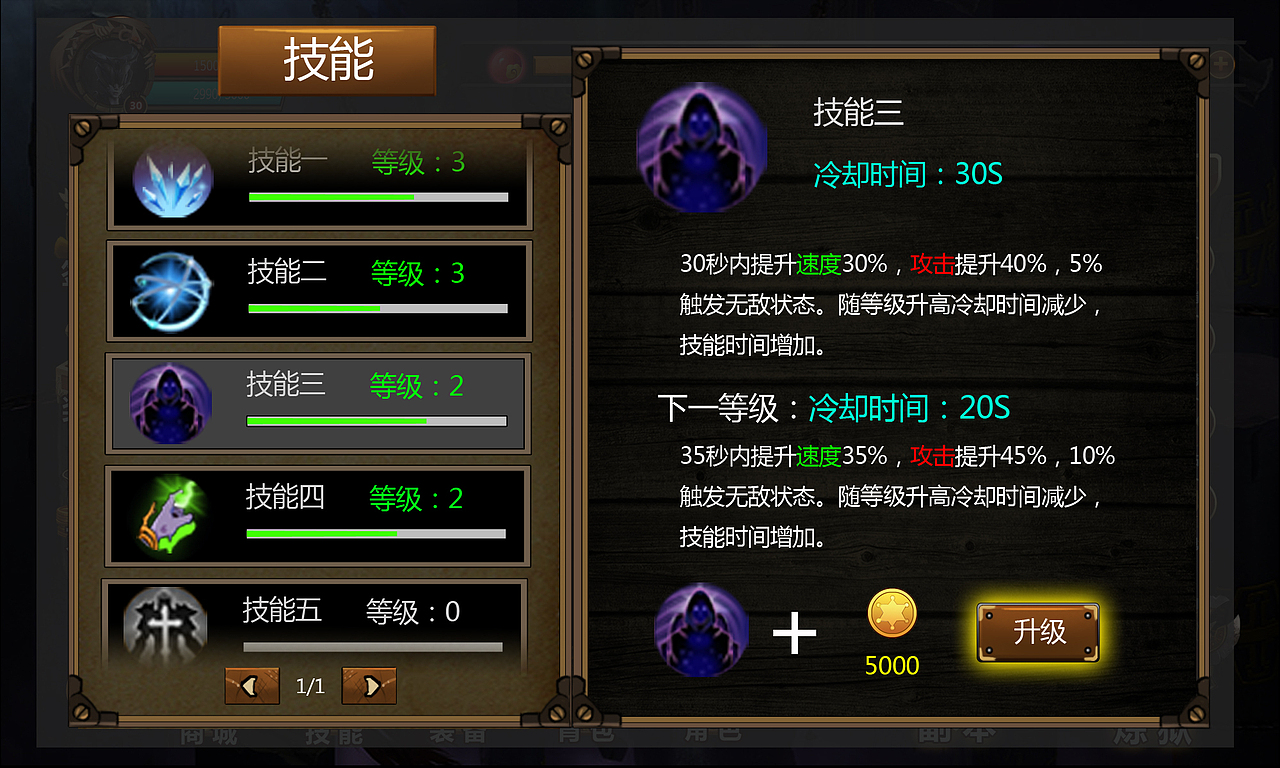Click the large 技能三 portrait in detail panel

pyautogui.click(x=701, y=145)
